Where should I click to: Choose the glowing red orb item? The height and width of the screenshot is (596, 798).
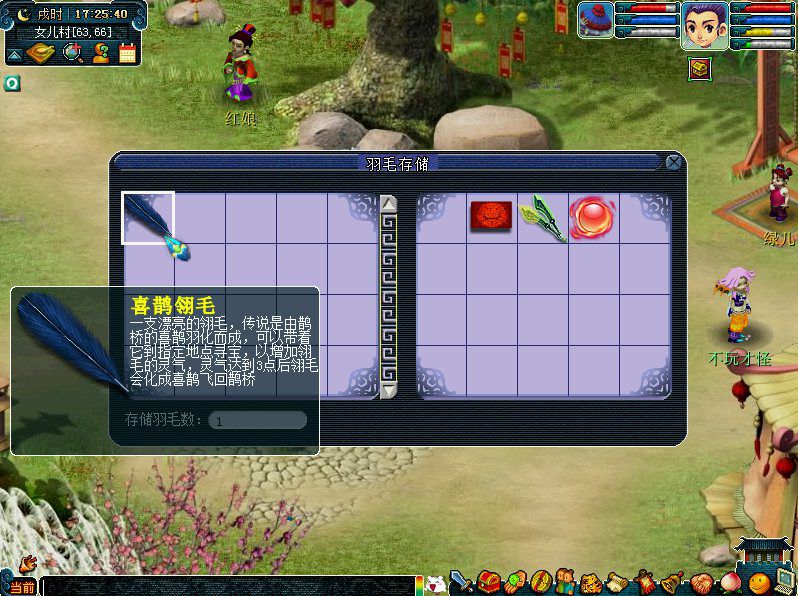(592, 216)
